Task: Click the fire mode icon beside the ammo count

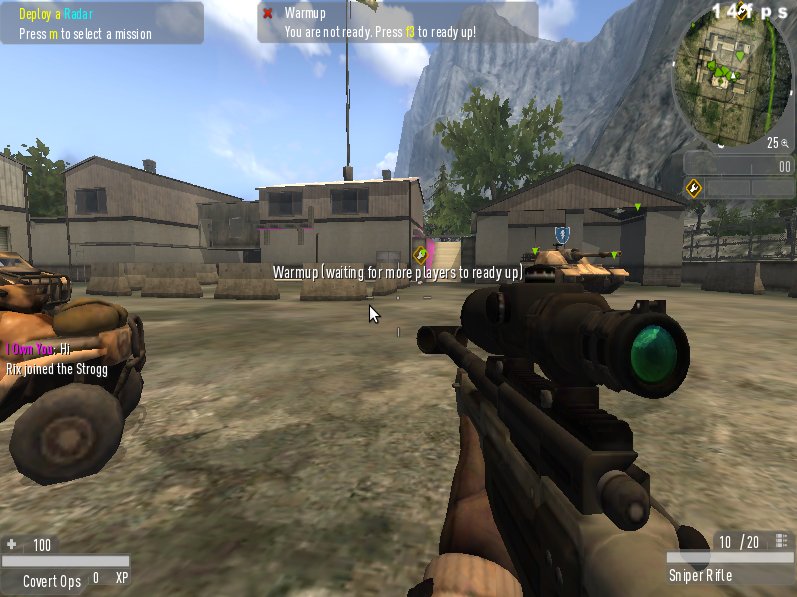Action: 780,541
